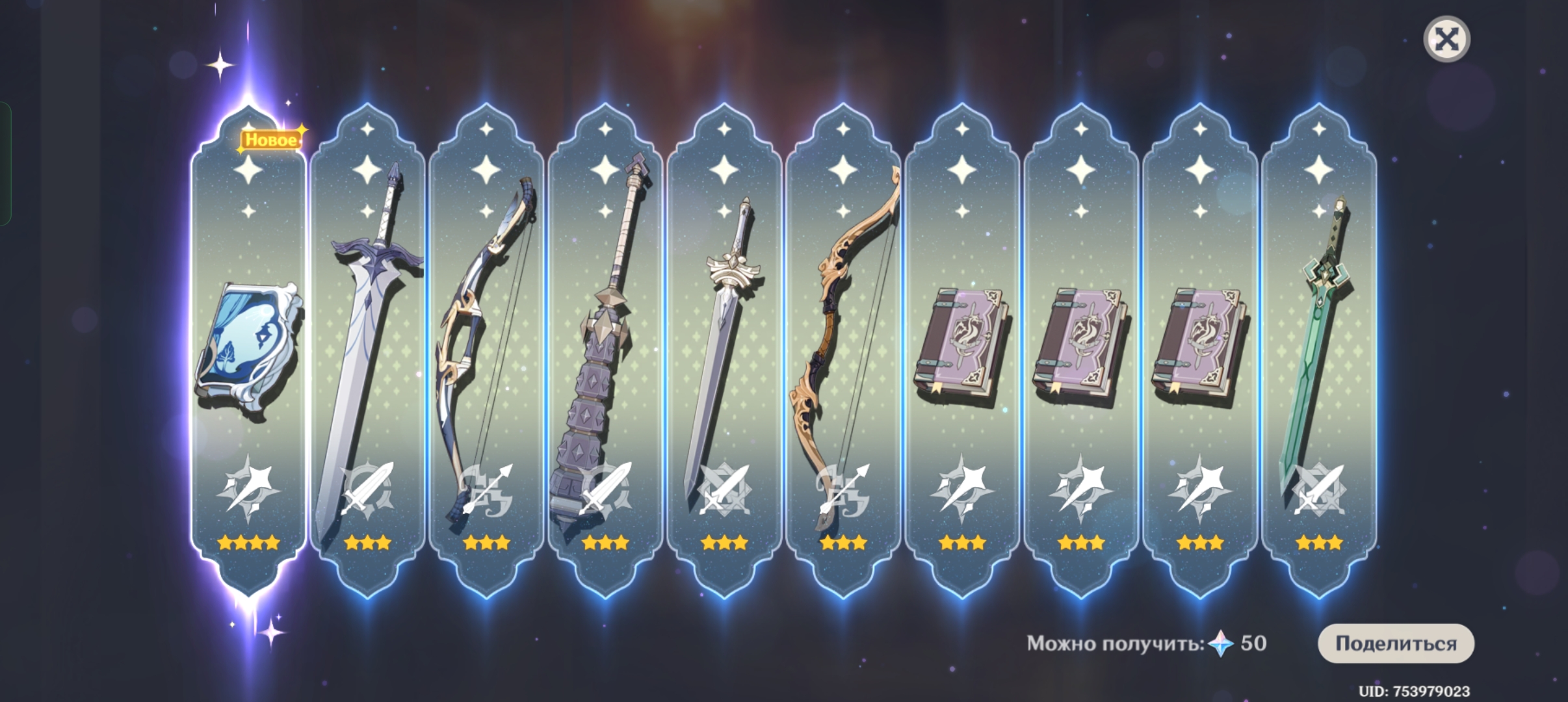Select the Debate Club mace card
1568x702 pixels.
click(605, 351)
